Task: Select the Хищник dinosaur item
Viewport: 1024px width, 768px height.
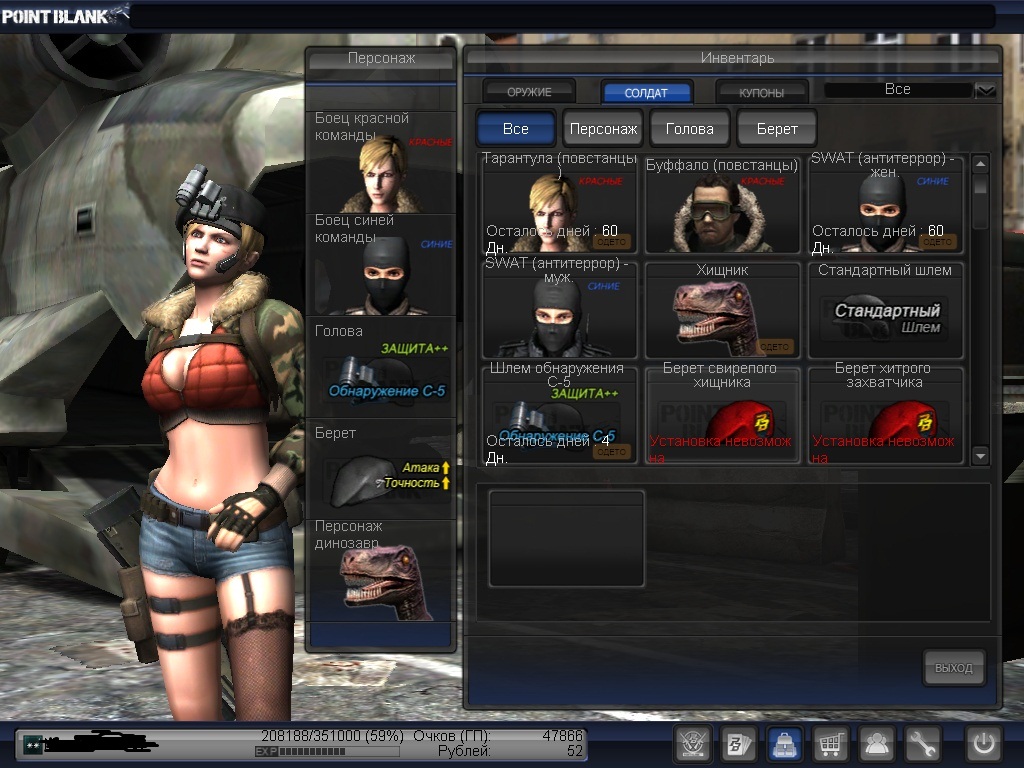Action: pyautogui.click(x=722, y=310)
